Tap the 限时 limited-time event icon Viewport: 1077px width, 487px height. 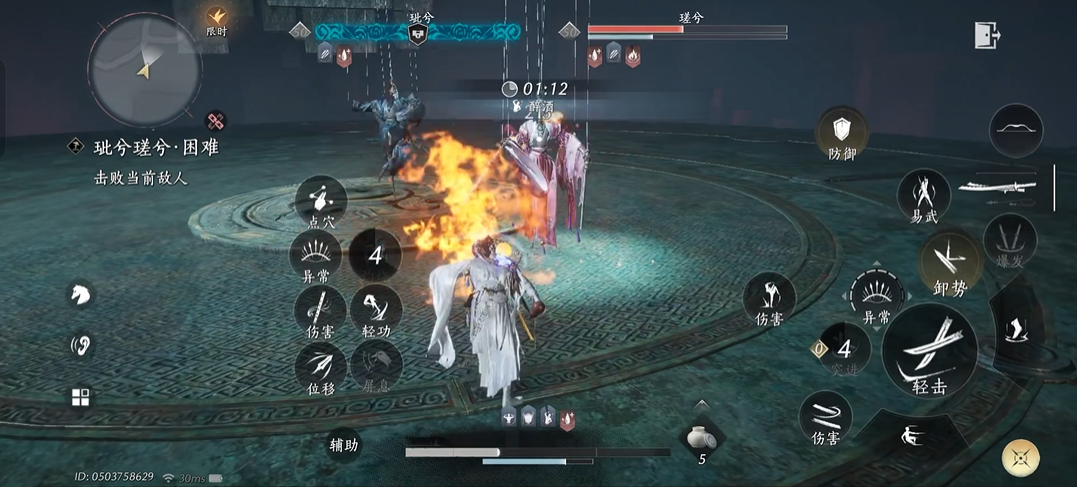click(x=217, y=19)
